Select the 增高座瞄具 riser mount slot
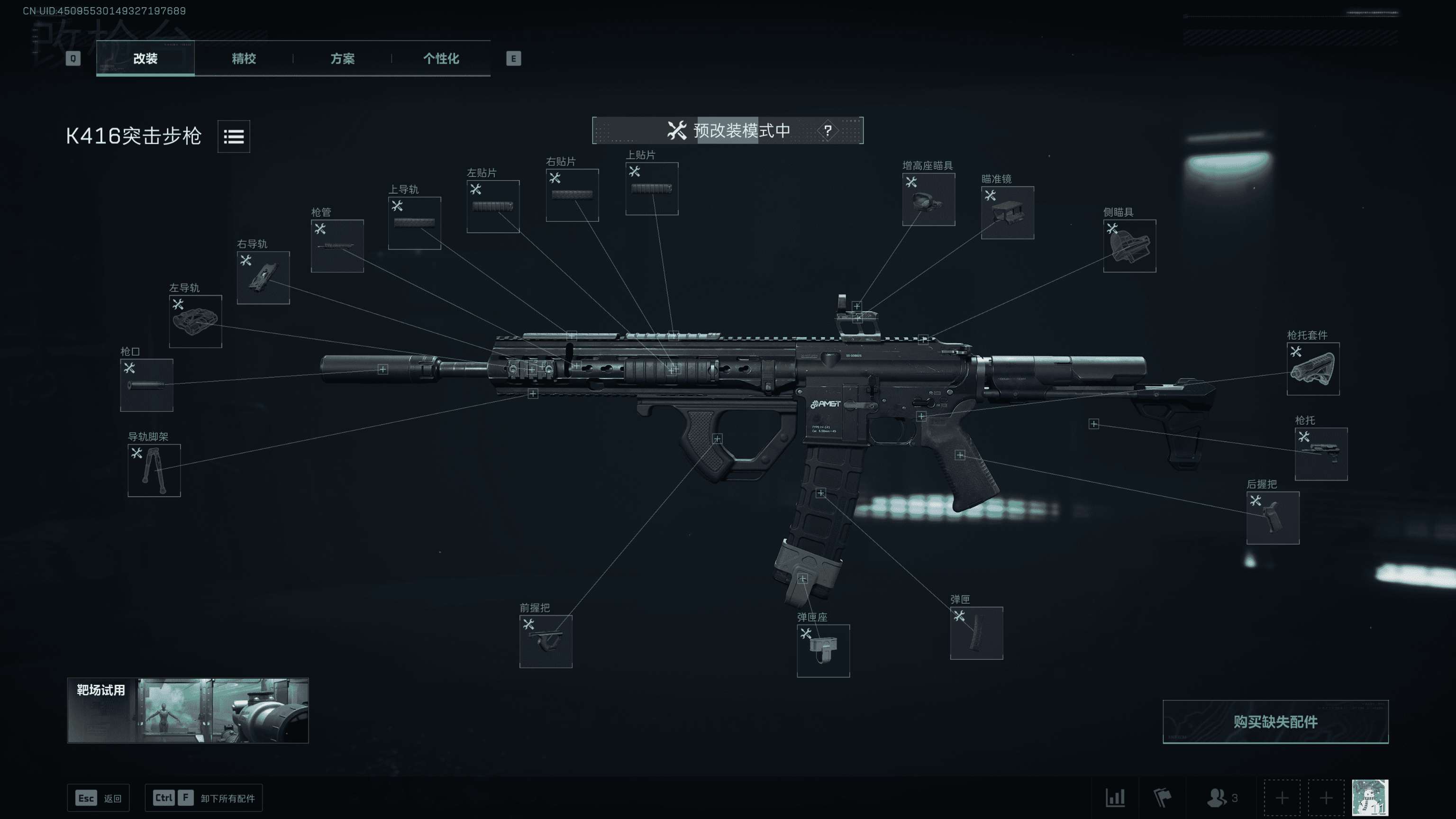The height and width of the screenshot is (819, 1456). tap(928, 200)
